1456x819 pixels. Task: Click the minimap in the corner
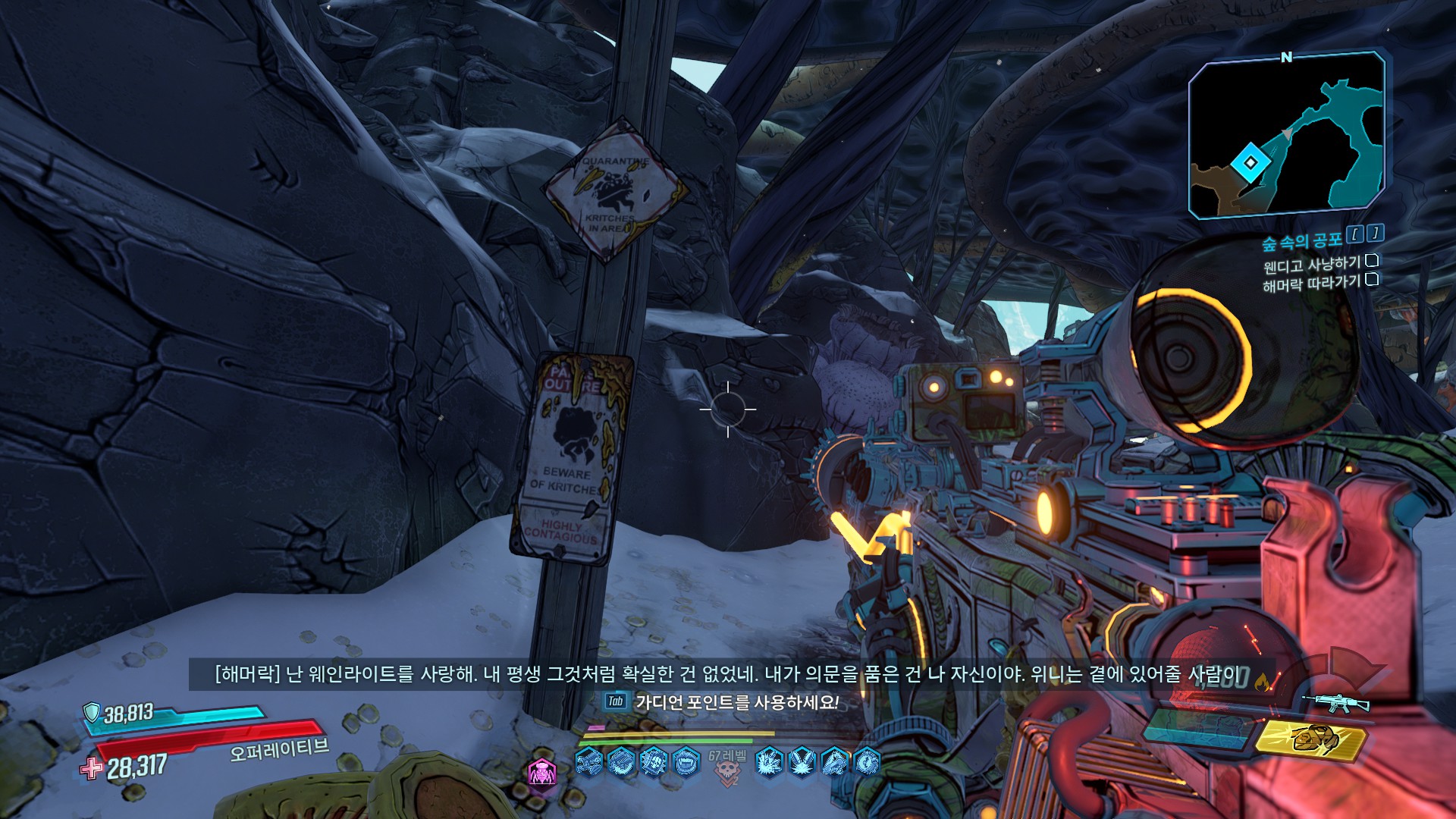1286,136
